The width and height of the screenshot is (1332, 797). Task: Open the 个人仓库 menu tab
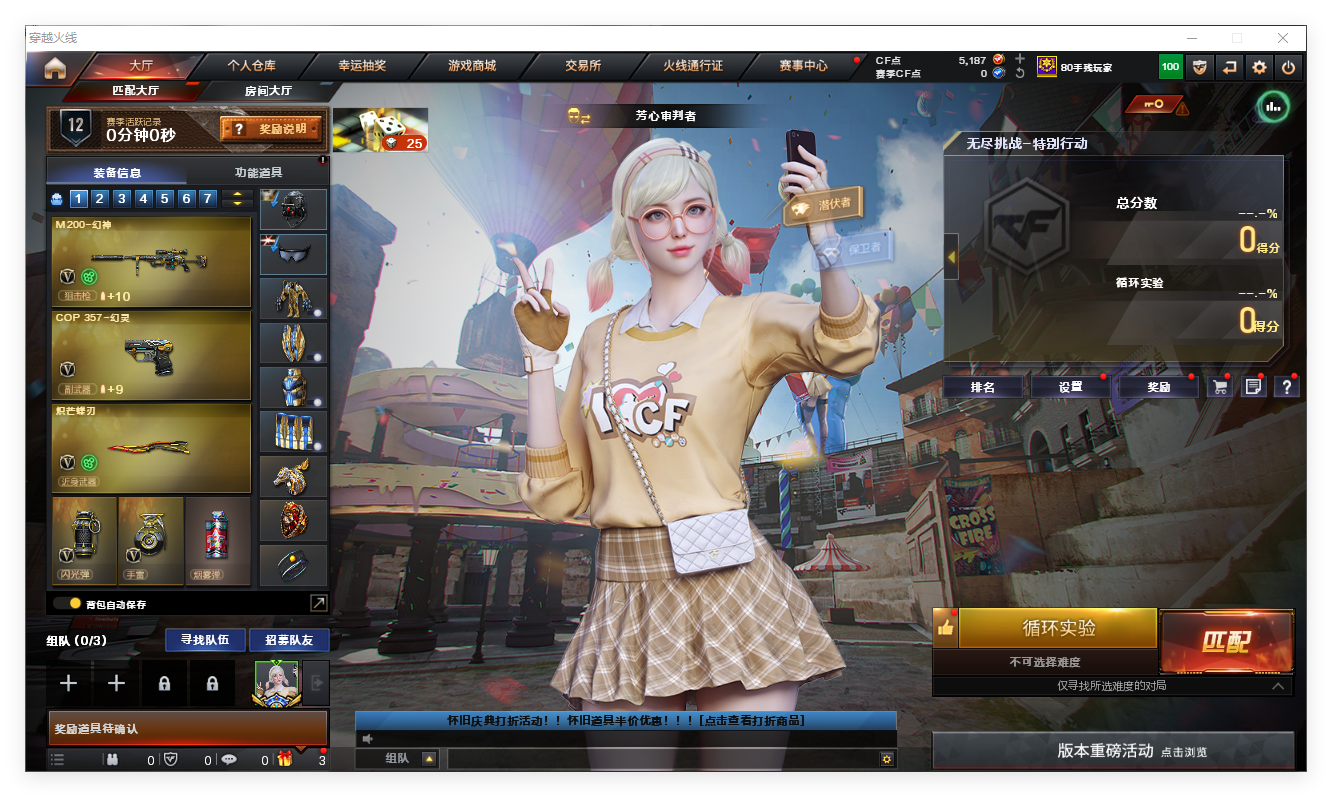tap(251, 66)
